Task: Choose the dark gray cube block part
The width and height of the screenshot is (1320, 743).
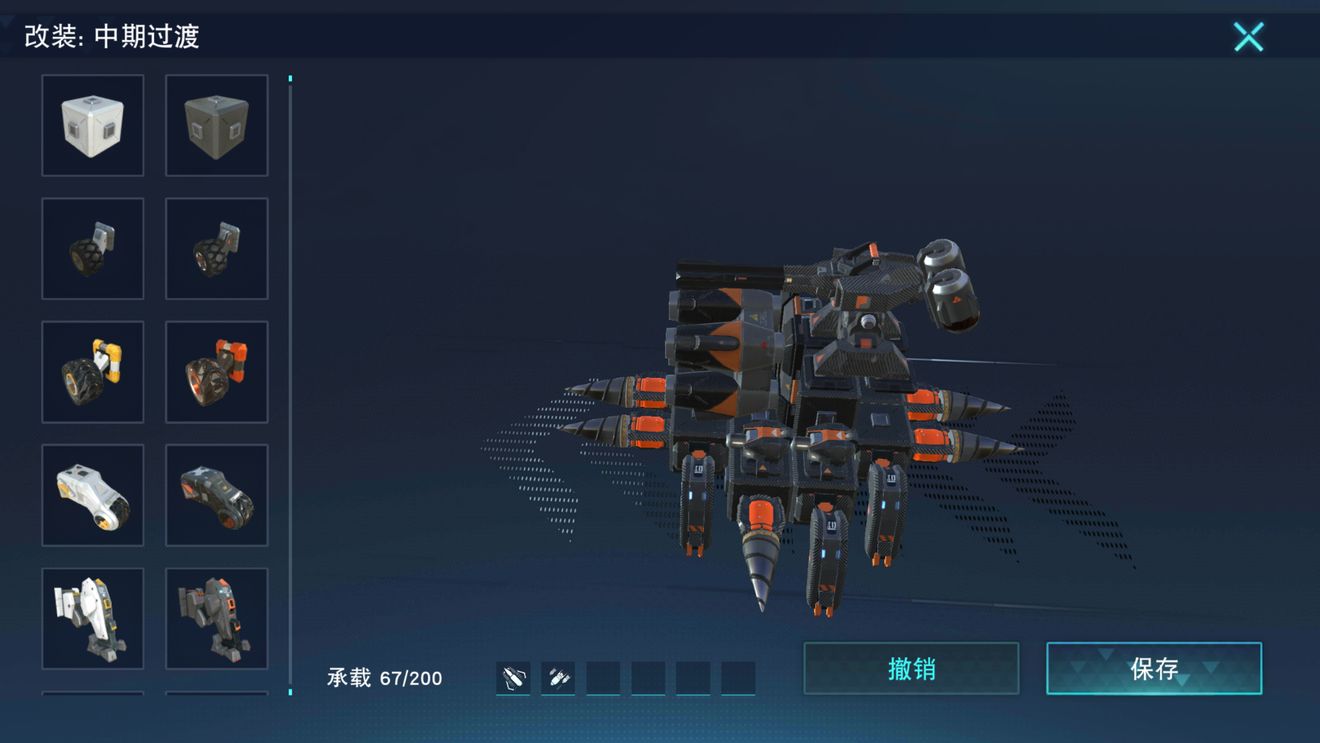Action: click(216, 125)
